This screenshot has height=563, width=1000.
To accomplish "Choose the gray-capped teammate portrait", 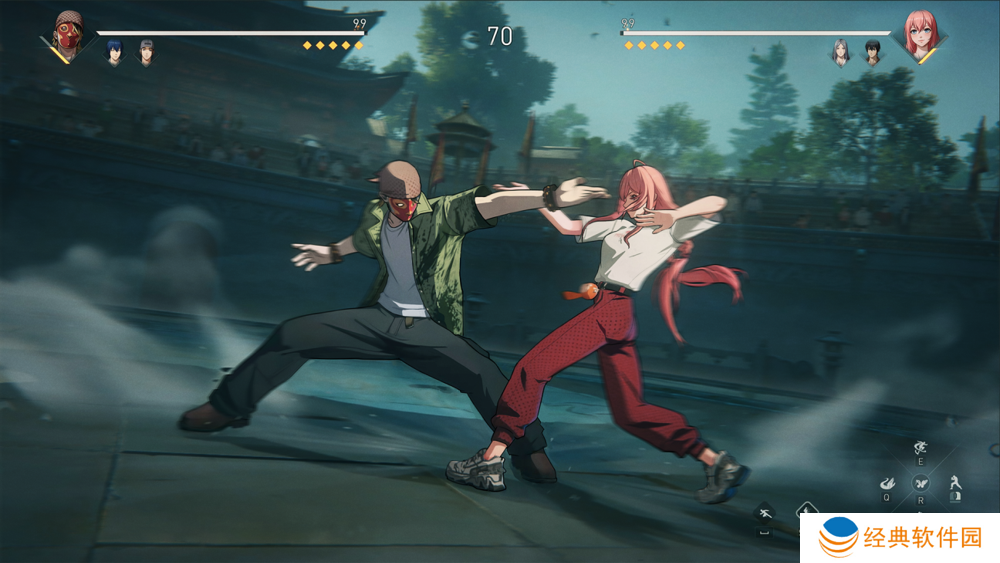I will pos(146,51).
